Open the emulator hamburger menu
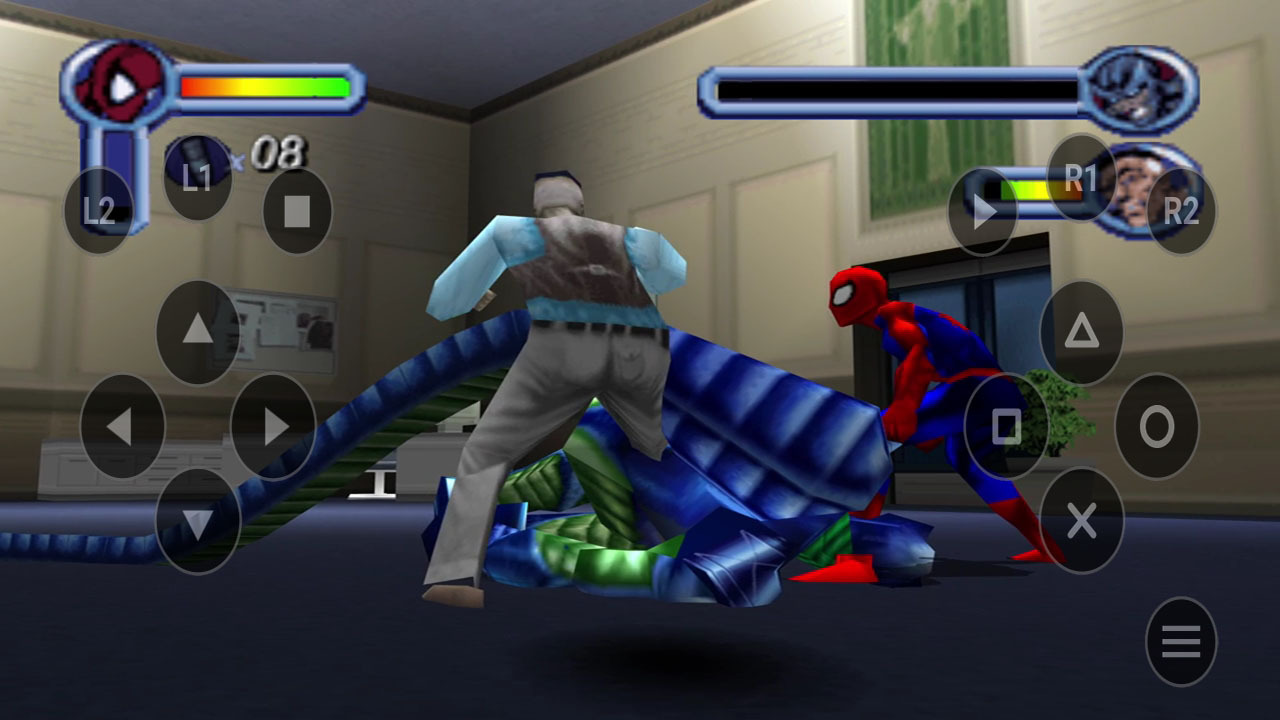The width and height of the screenshot is (1280, 720). coord(1181,641)
